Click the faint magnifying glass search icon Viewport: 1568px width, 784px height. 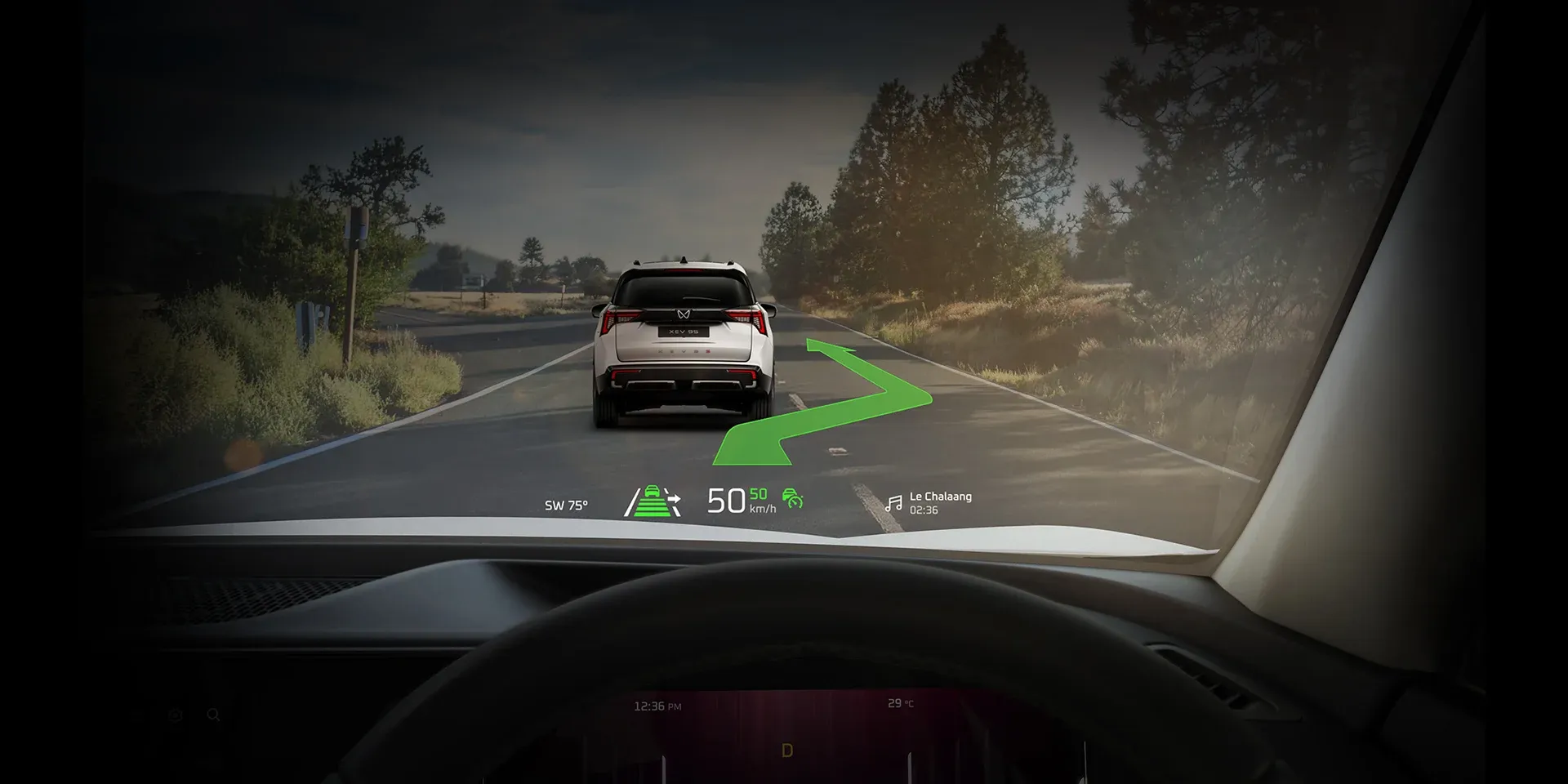coord(213,715)
